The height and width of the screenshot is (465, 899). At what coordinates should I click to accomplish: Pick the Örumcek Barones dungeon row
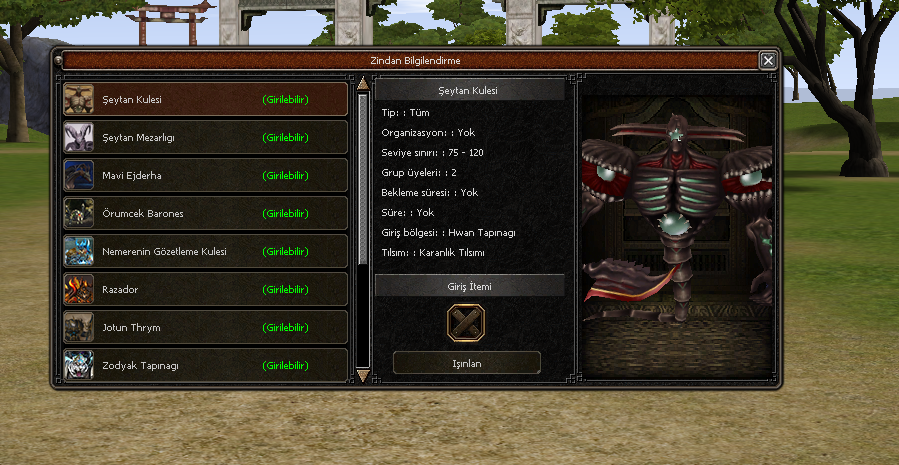click(x=205, y=213)
